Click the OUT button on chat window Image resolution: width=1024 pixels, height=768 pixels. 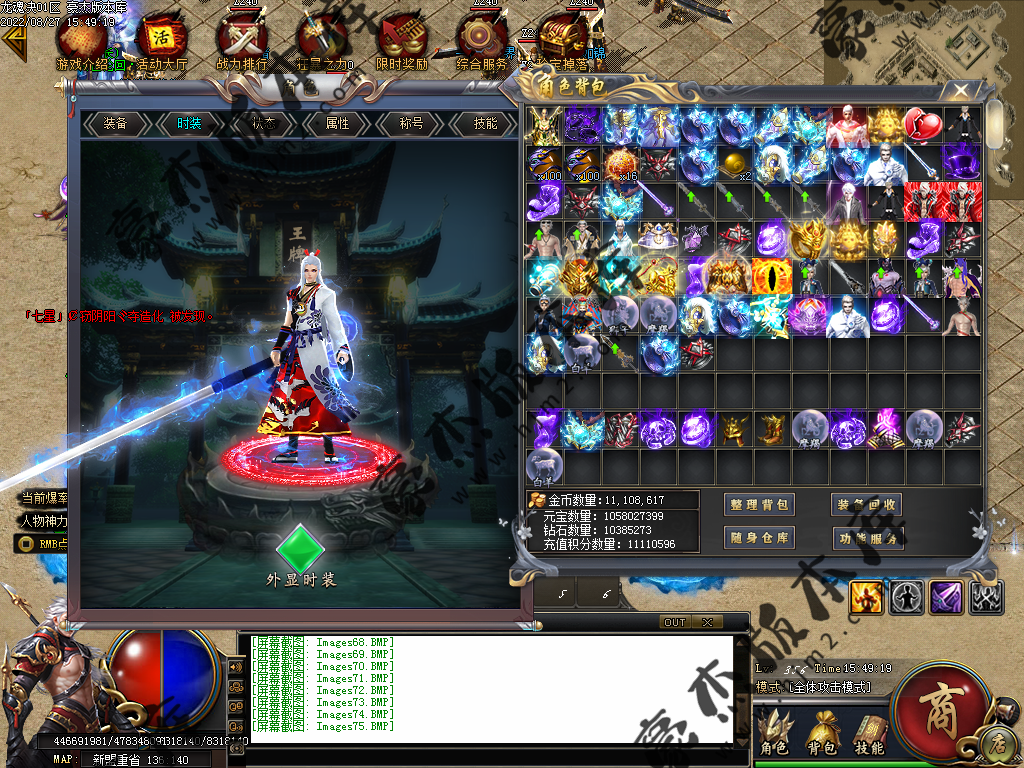675,622
